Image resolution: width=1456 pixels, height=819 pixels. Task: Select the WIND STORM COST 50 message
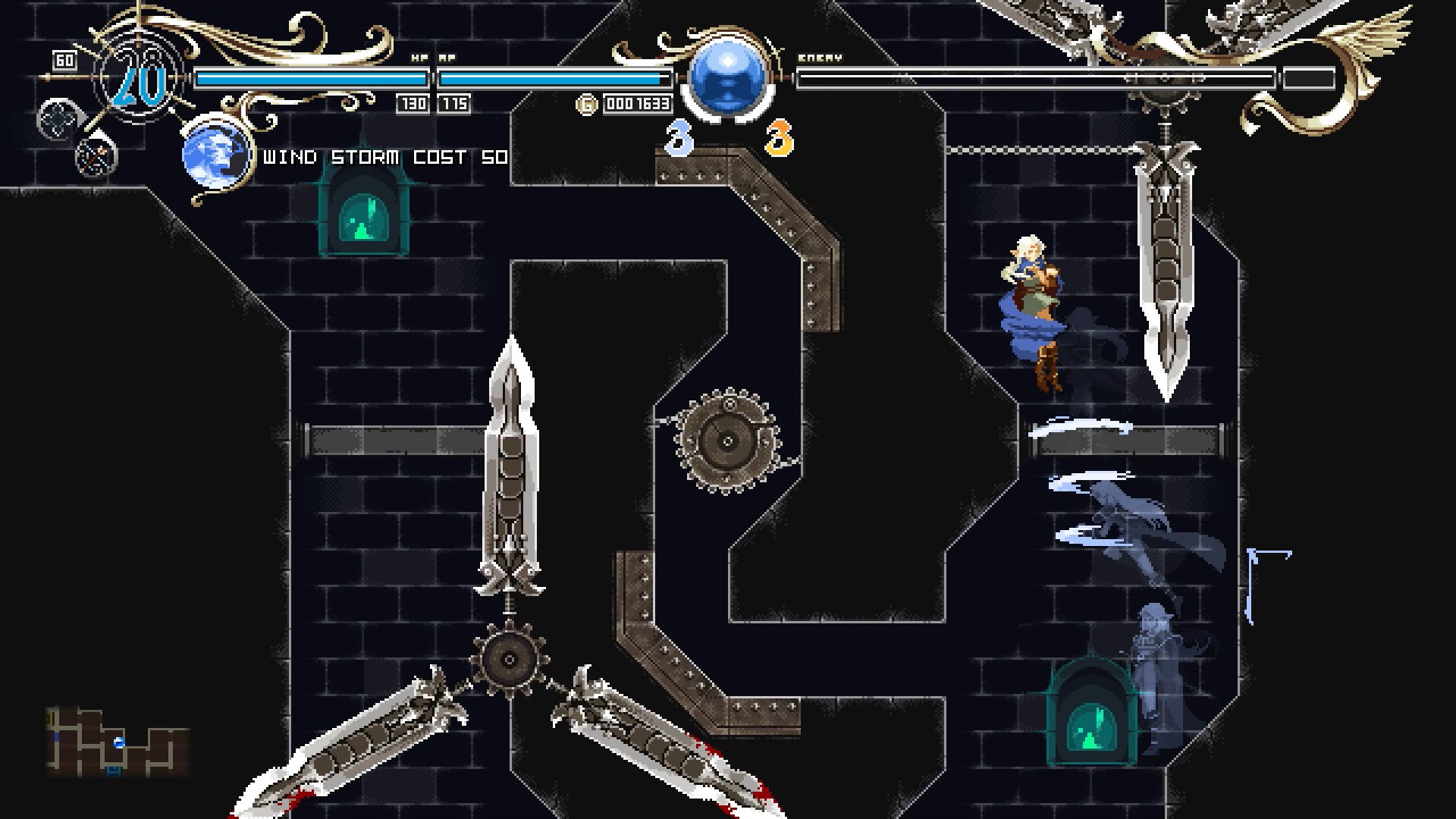click(383, 158)
